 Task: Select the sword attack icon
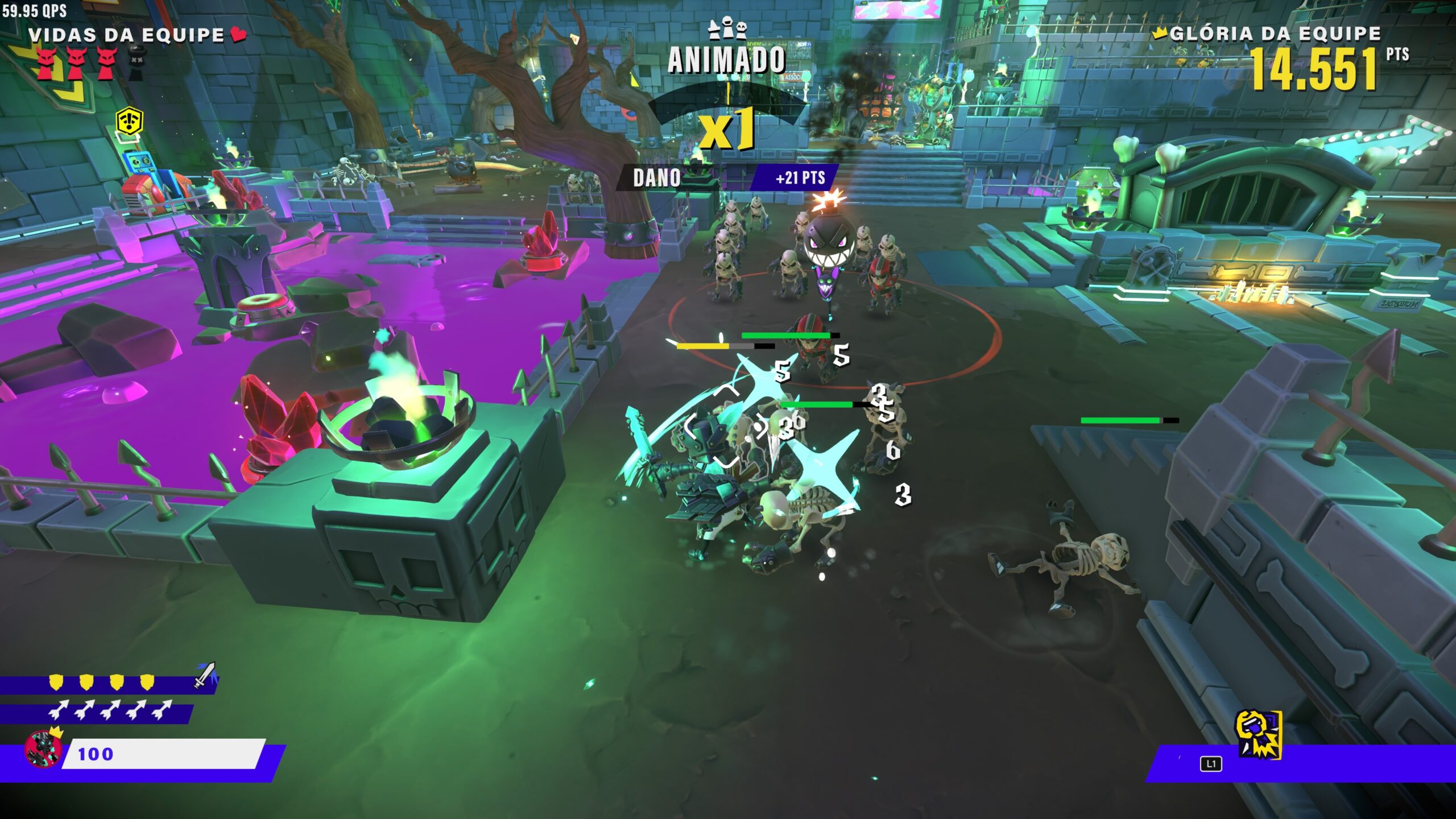(x=204, y=674)
